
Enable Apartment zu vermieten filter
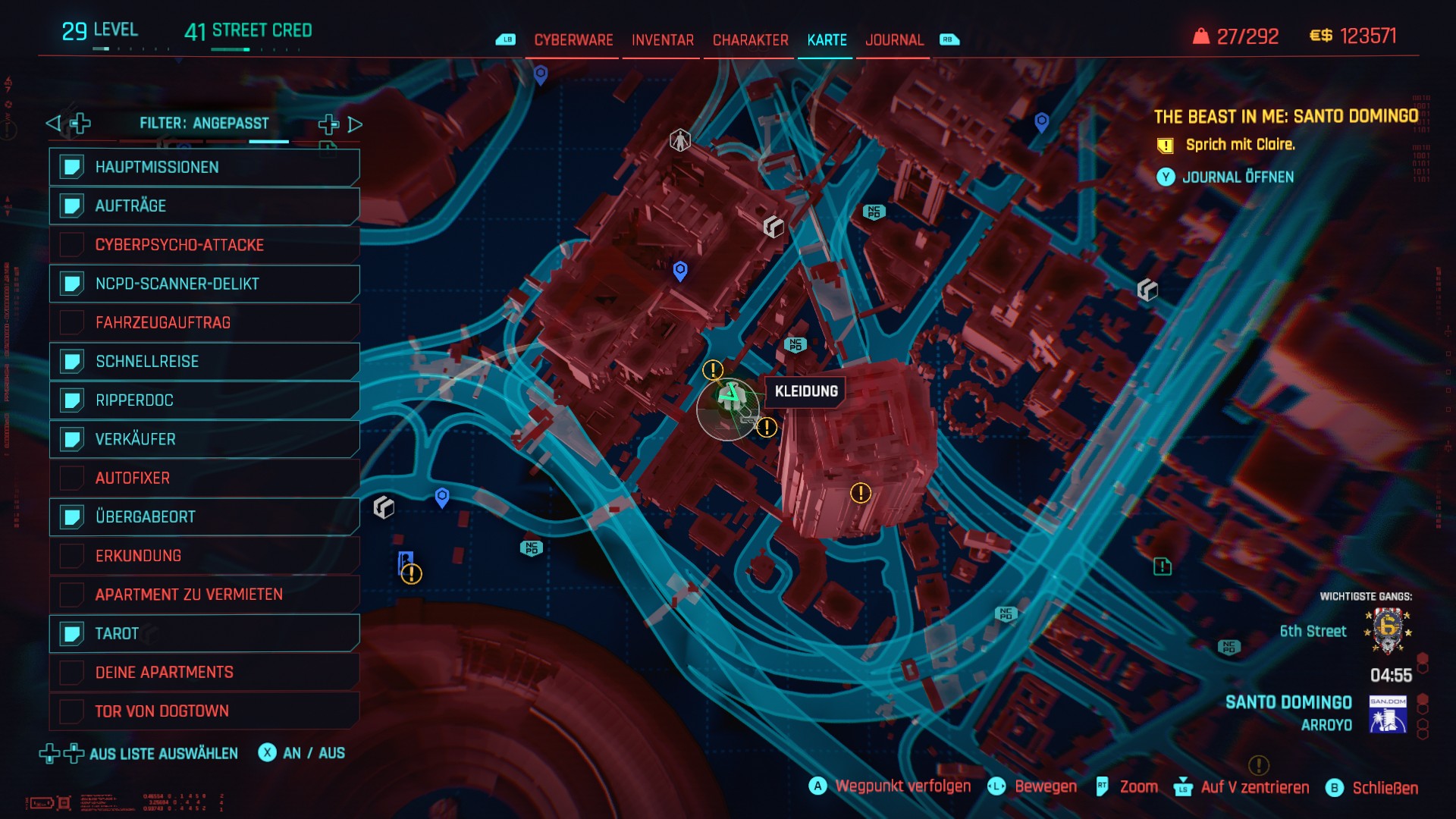pyautogui.click(x=205, y=595)
